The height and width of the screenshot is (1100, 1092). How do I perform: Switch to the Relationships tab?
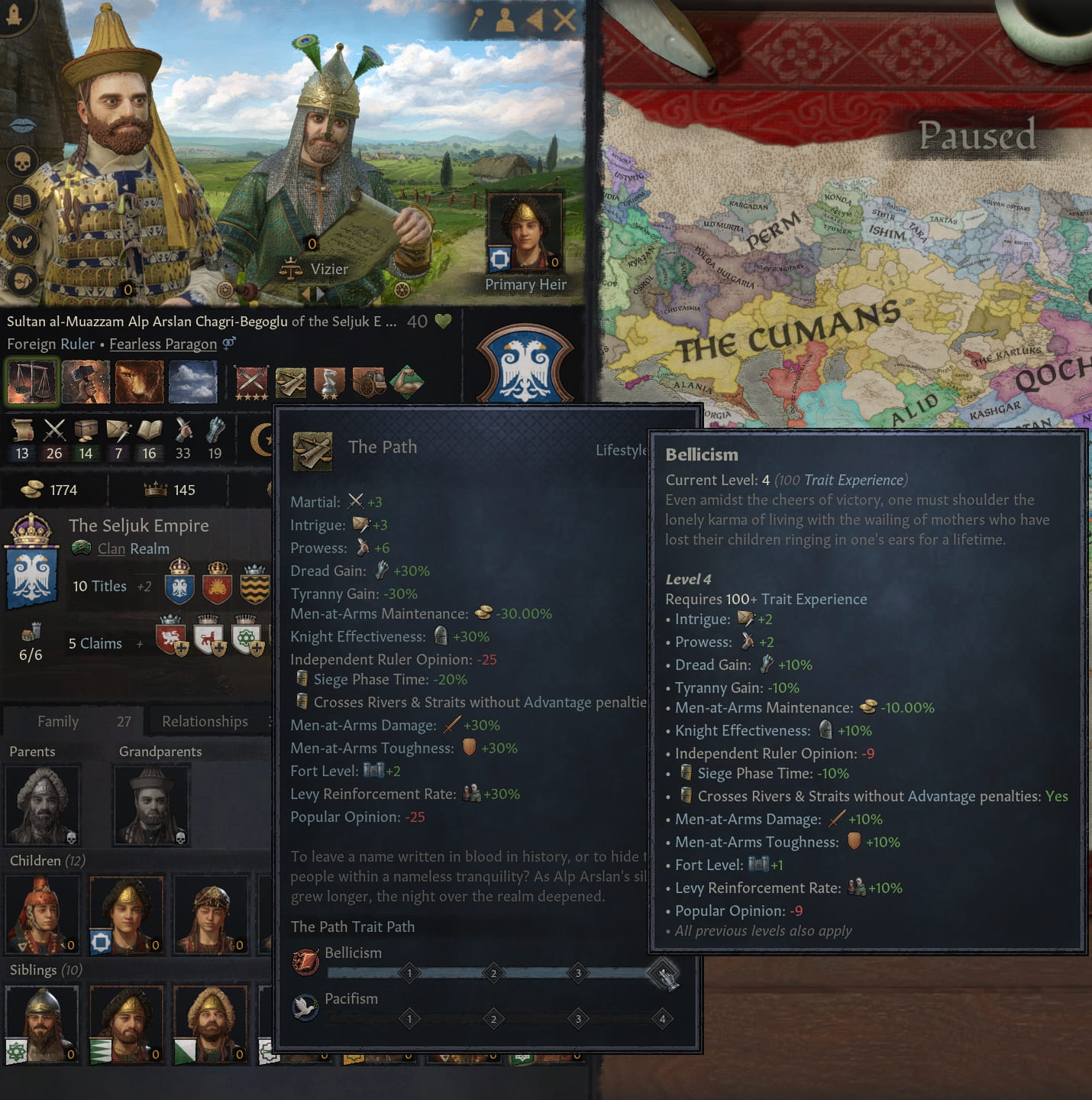coord(205,721)
